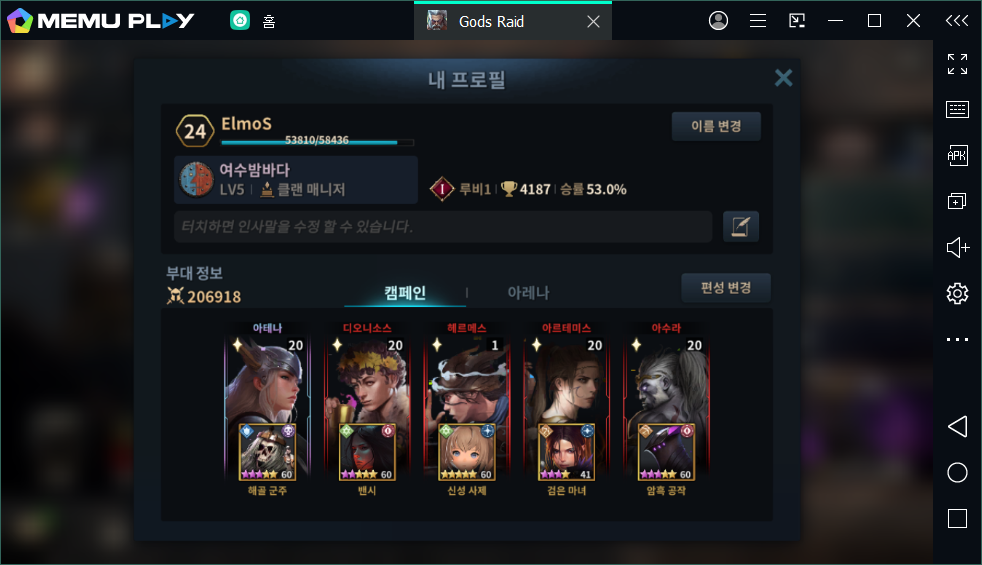The image size is (982, 565).
Task: Open the 여수밤바다 clan panel
Action: (x=296, y=180)
